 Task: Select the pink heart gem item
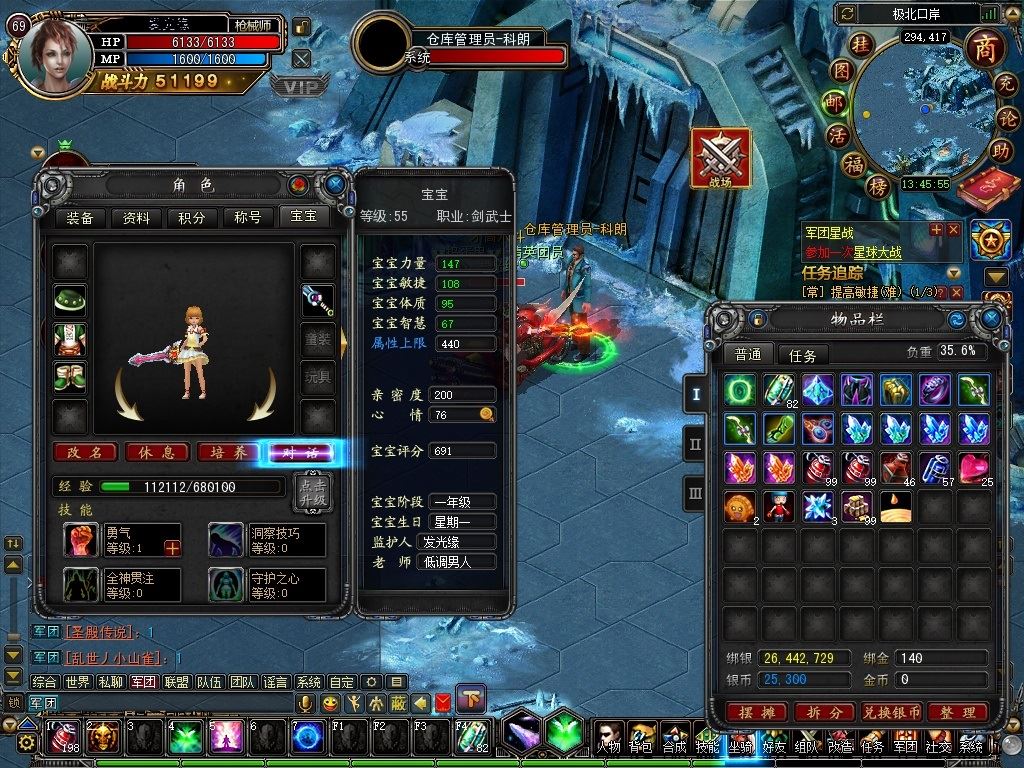[973, 466]
